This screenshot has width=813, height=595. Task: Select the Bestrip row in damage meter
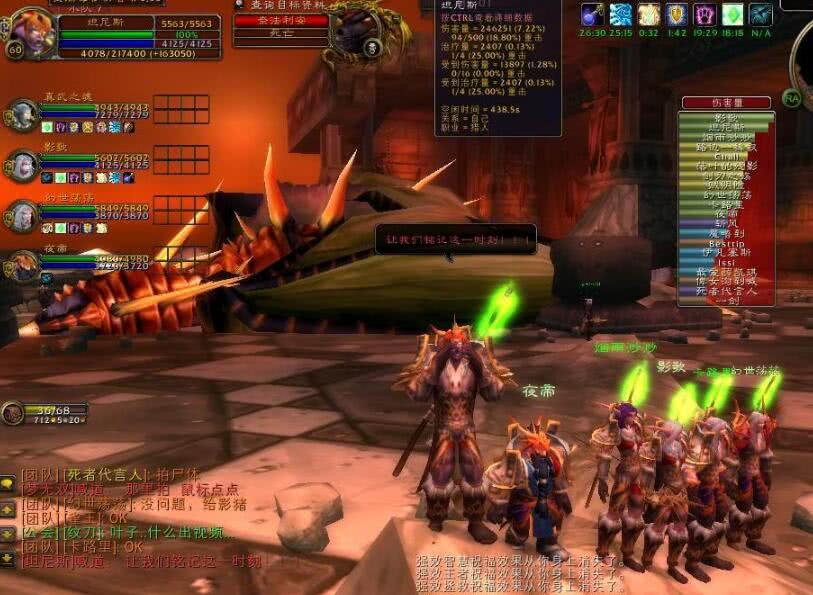pyautogui.click(x=726, y=243)
